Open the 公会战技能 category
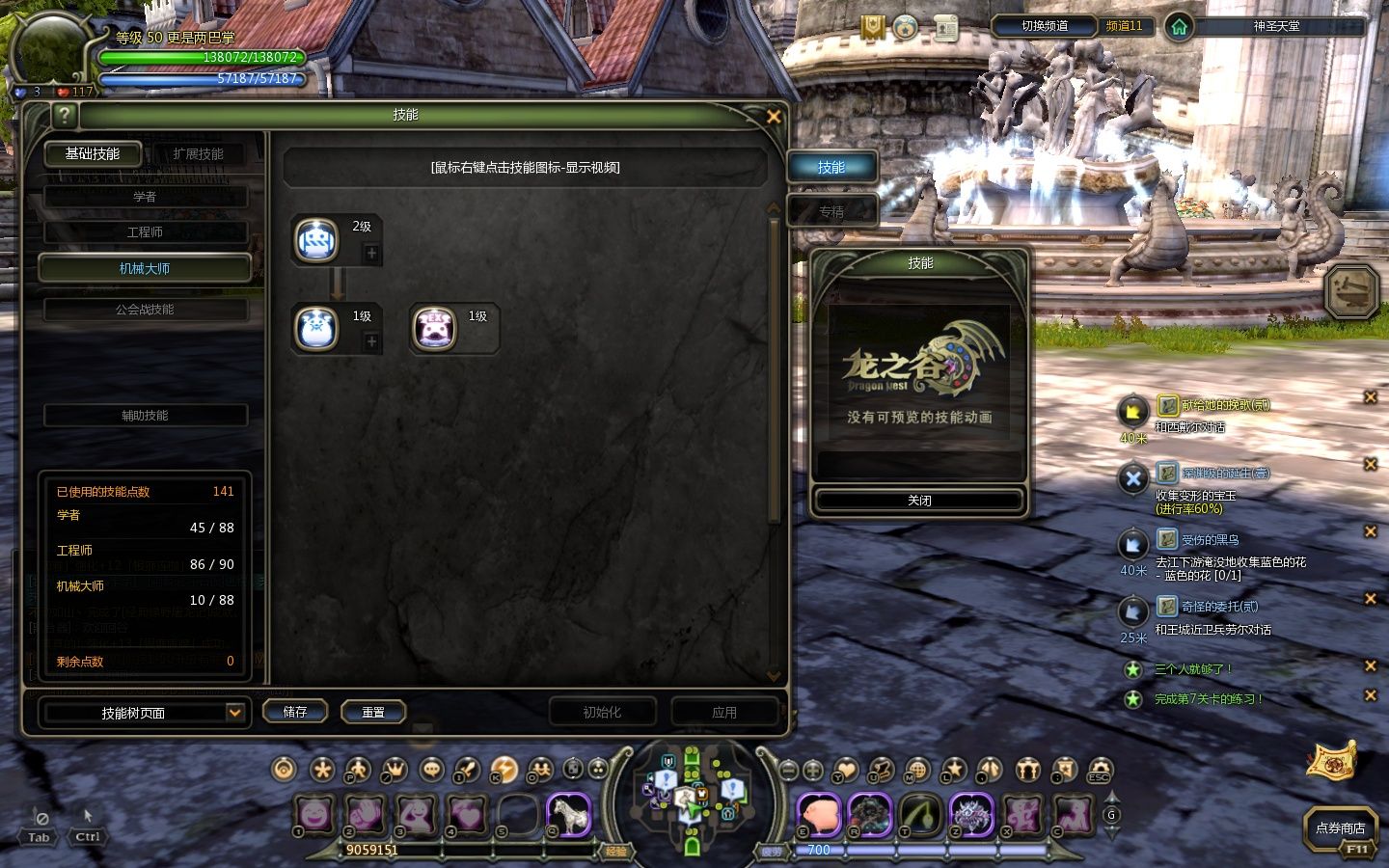This screenshot has height=868, width=1389. click(145, 310)
